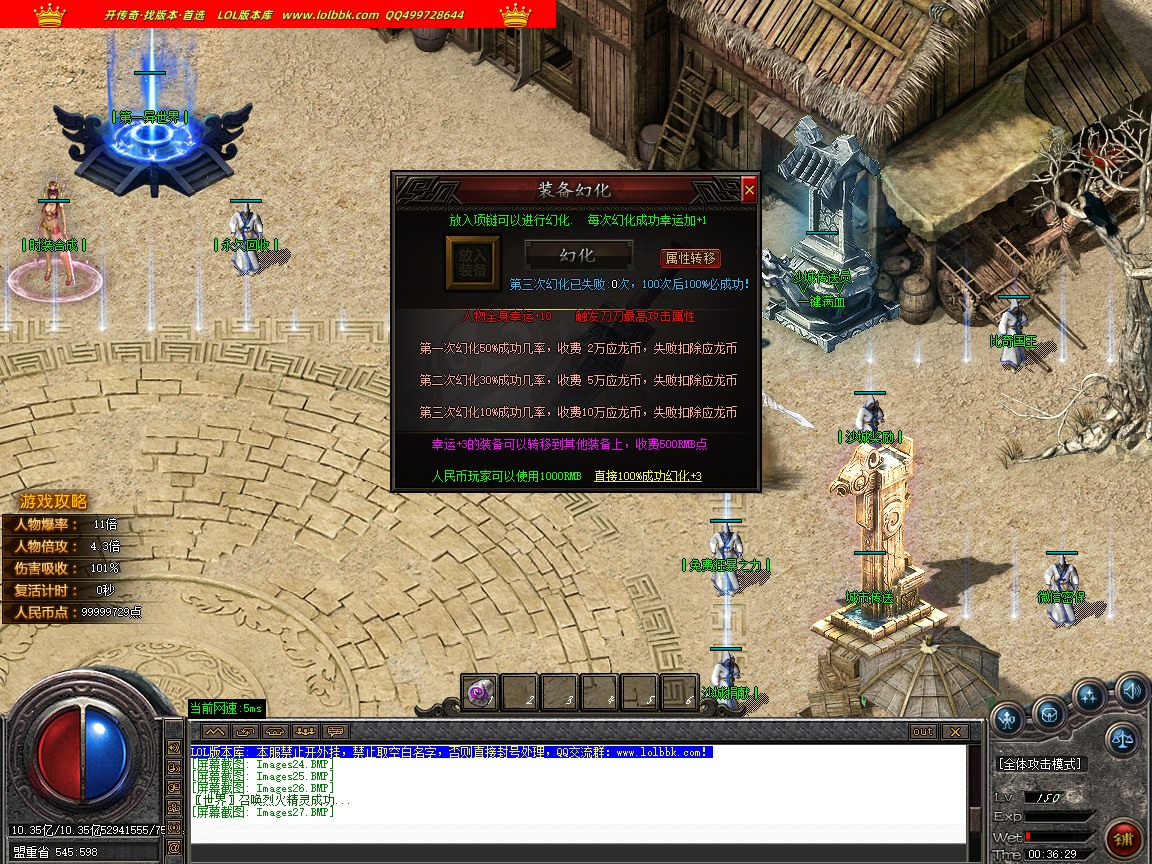Image resolution: width=1152 pixels, height=864 pixels.
Task: Open the character equipment icon
Action: coord(1008,716)
